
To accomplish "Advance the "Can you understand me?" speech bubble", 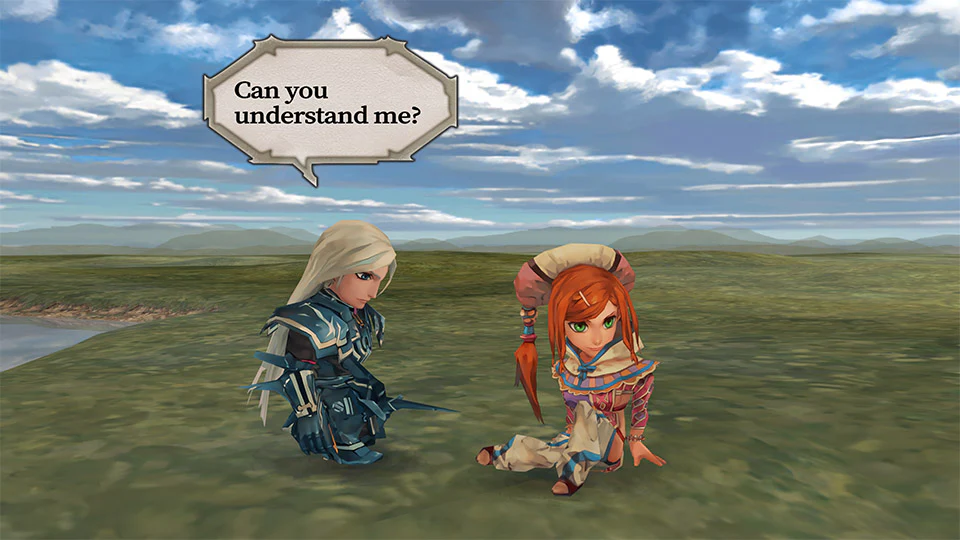I will (329, 103).
